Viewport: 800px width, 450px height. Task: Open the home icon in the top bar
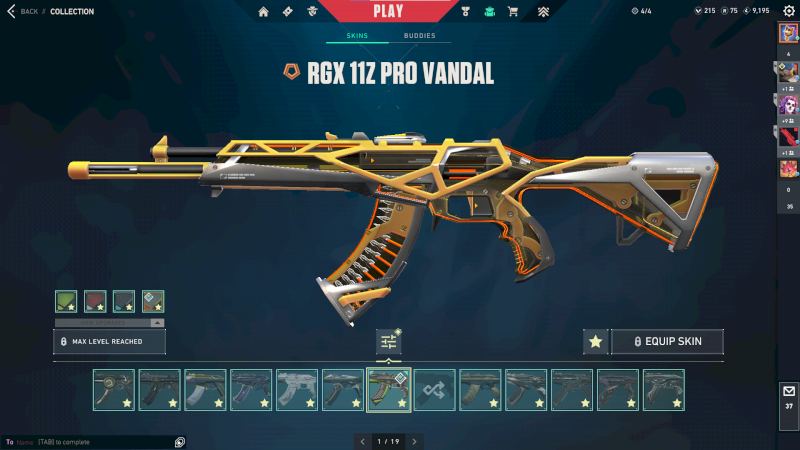(264, 12)
